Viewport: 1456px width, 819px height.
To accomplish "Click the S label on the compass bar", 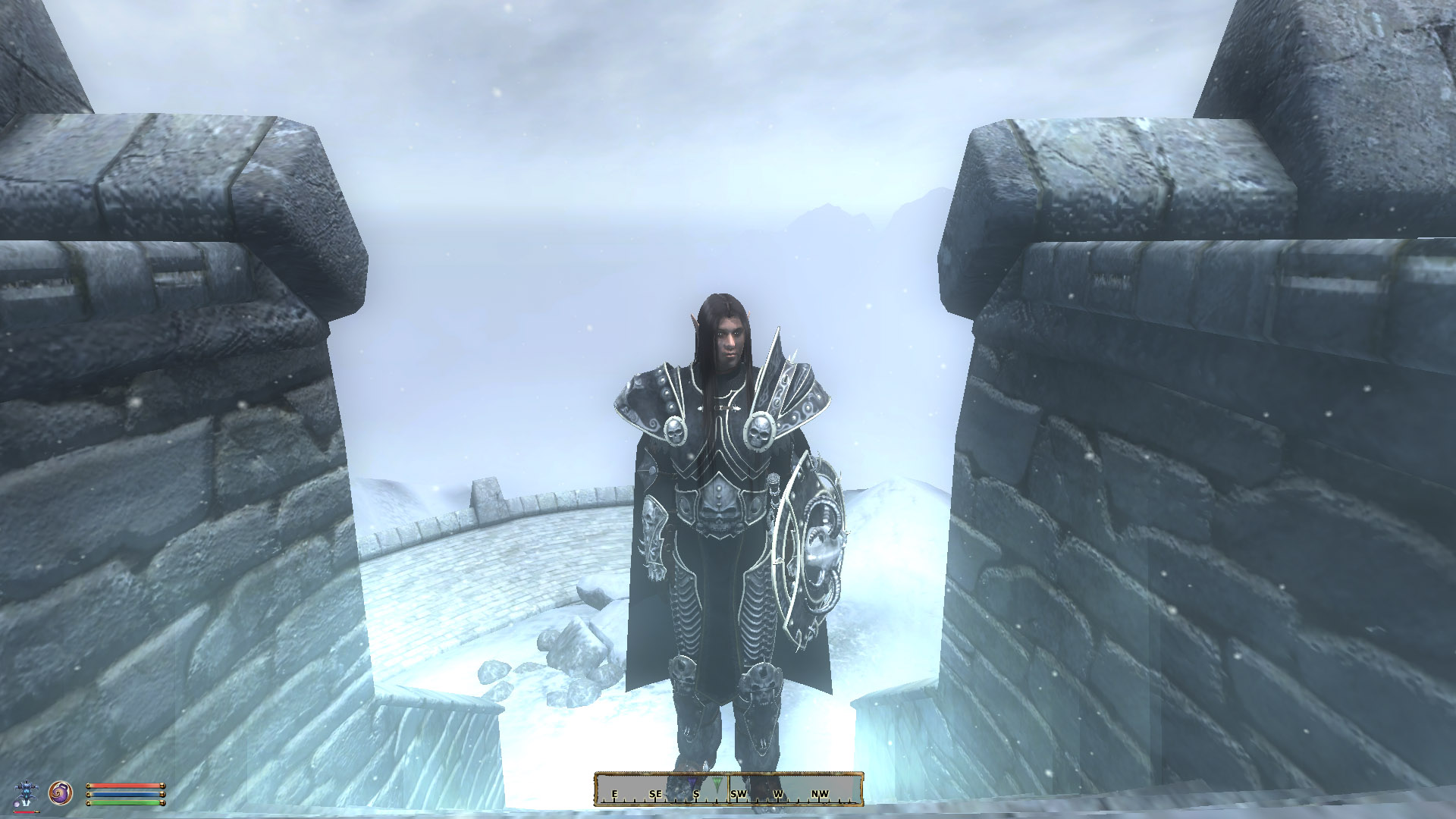I will click(696, 794).
